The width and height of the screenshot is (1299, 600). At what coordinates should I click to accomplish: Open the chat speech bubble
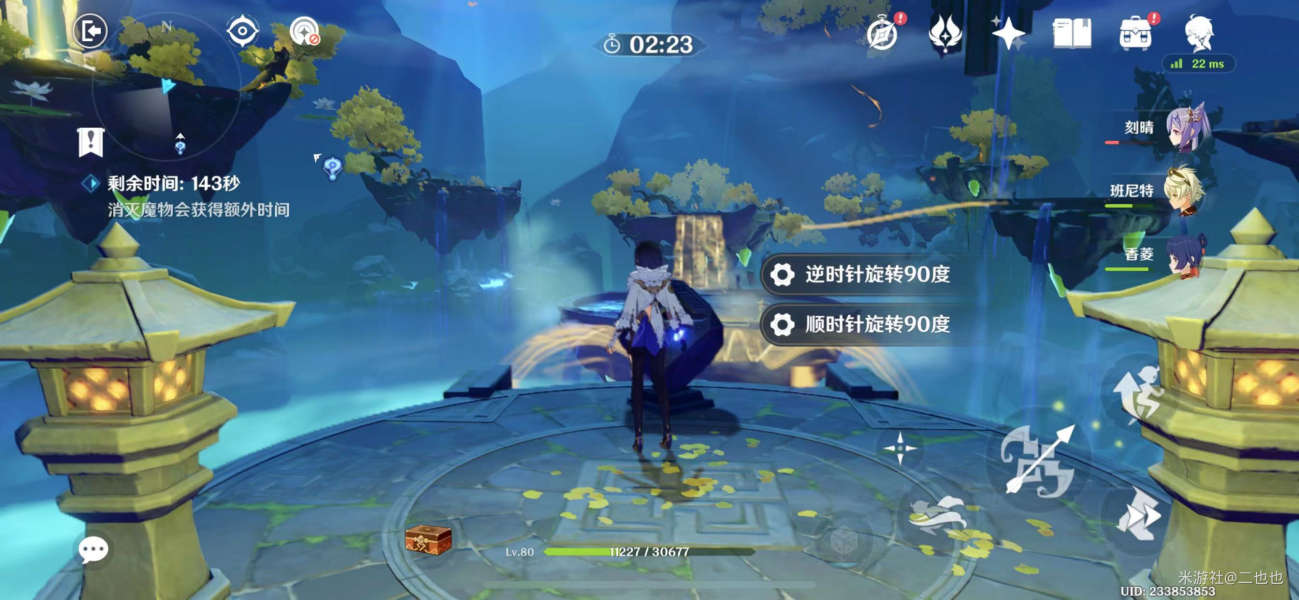[x=94, y=549]
